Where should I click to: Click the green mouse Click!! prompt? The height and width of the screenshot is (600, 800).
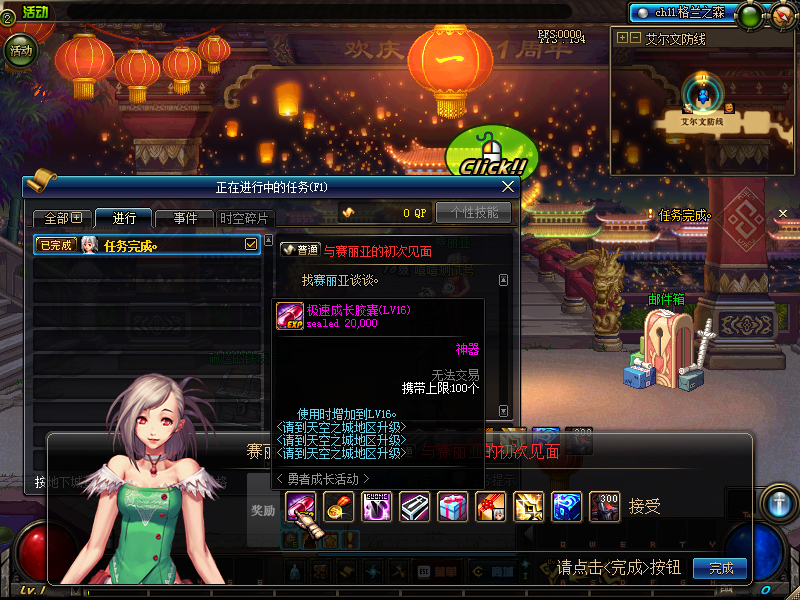491,155
